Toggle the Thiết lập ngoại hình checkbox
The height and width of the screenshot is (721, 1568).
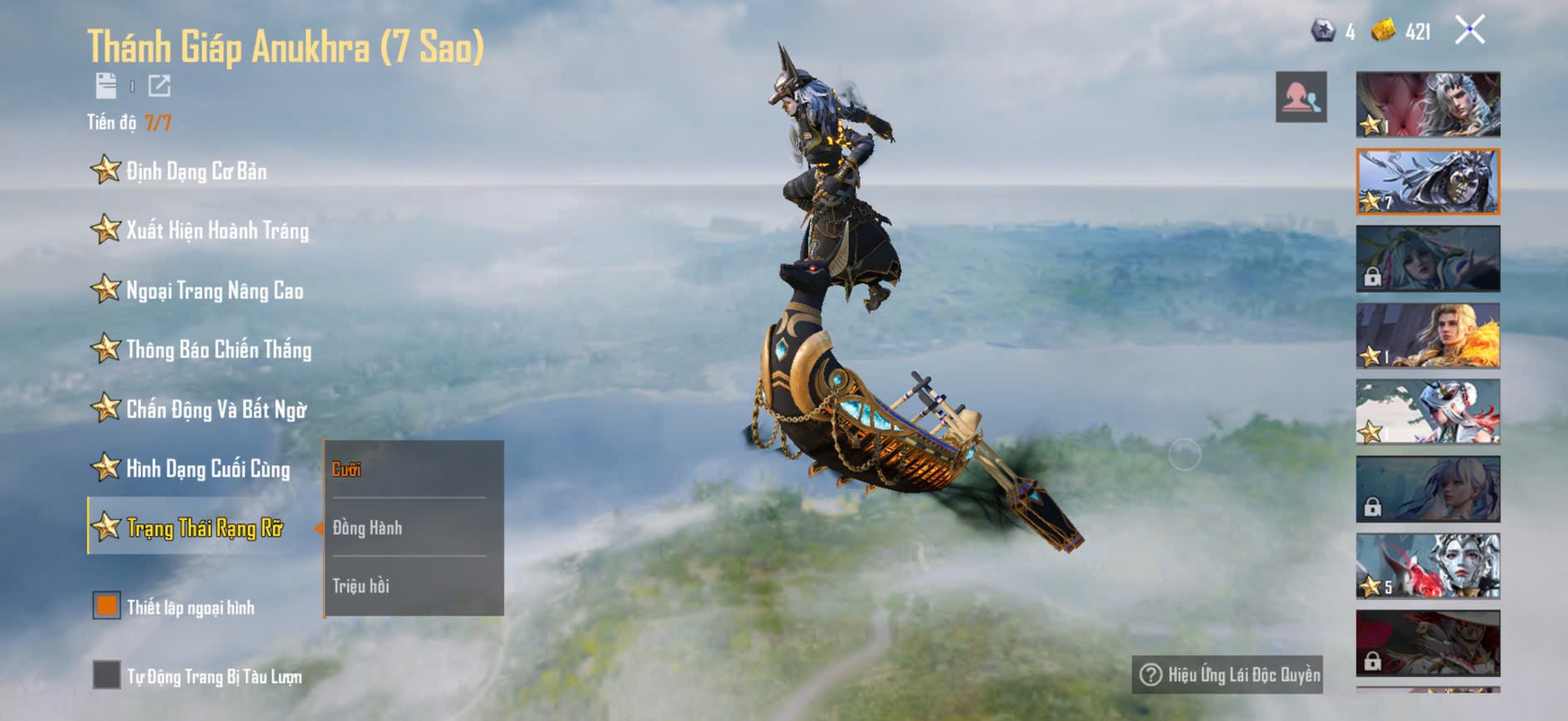tap(106, 606)
